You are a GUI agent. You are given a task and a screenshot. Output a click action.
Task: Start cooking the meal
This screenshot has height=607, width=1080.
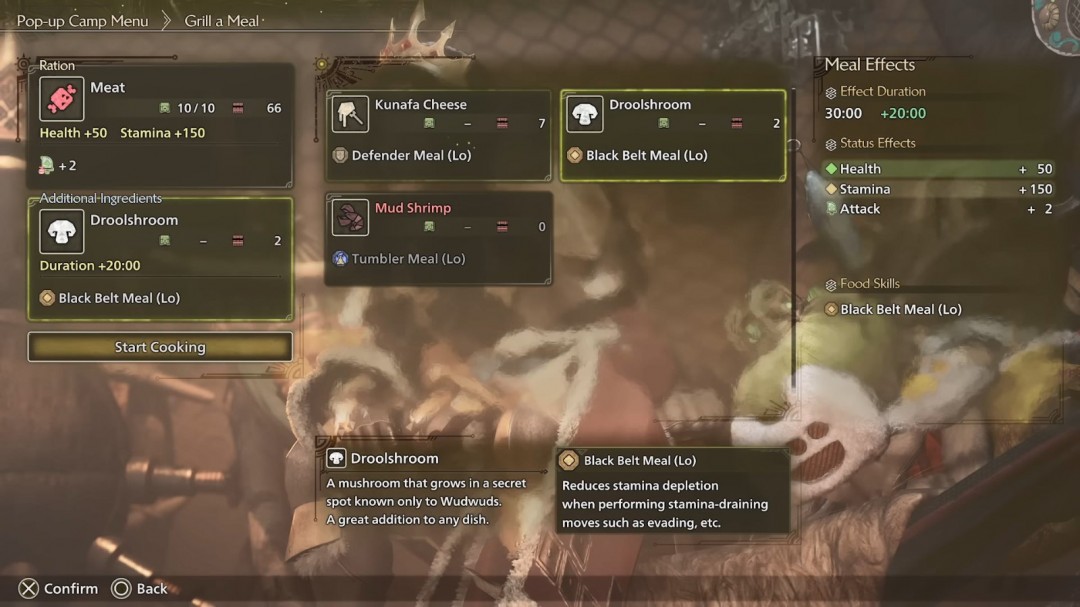pyautogui.click(x=160, y=347)
